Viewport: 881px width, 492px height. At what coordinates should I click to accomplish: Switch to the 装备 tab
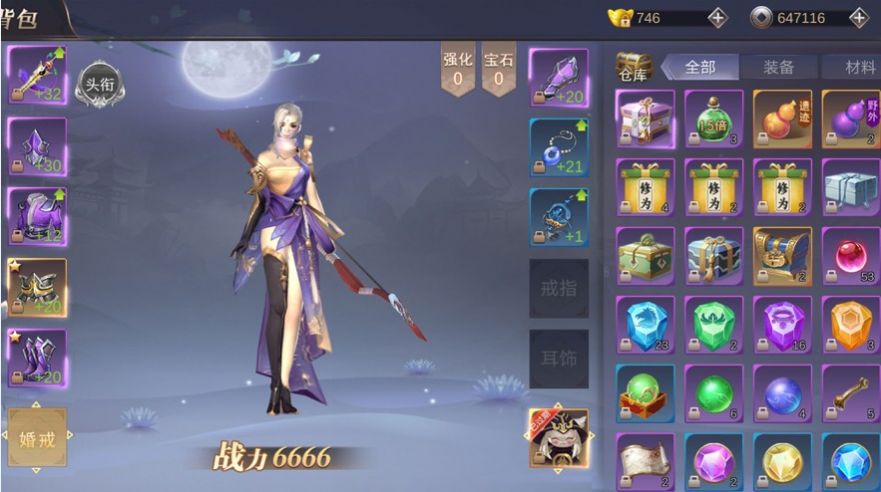pyautogui.click(x=778, y=67)
